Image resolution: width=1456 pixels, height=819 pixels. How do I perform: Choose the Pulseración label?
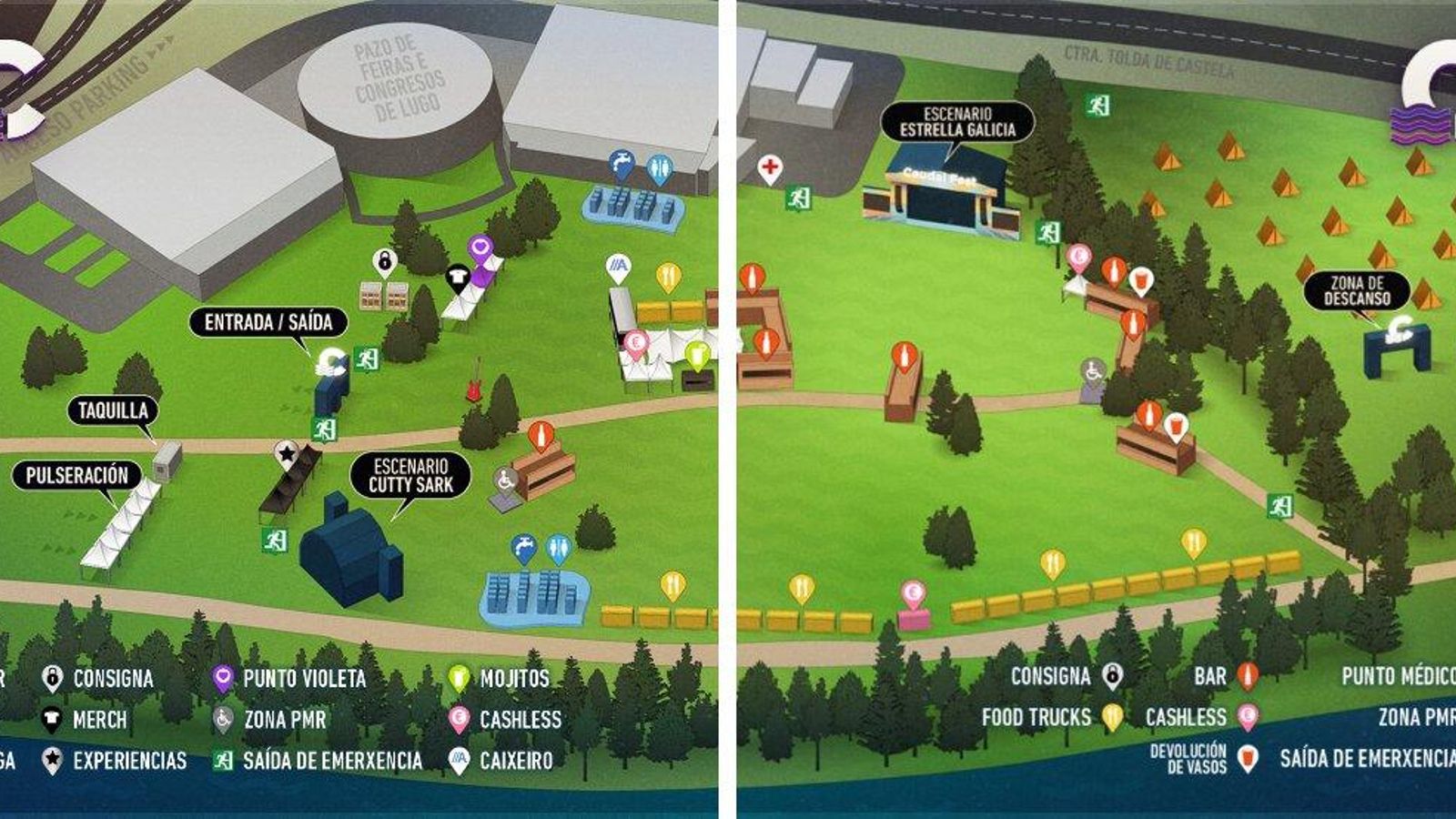tap(77, 475)
